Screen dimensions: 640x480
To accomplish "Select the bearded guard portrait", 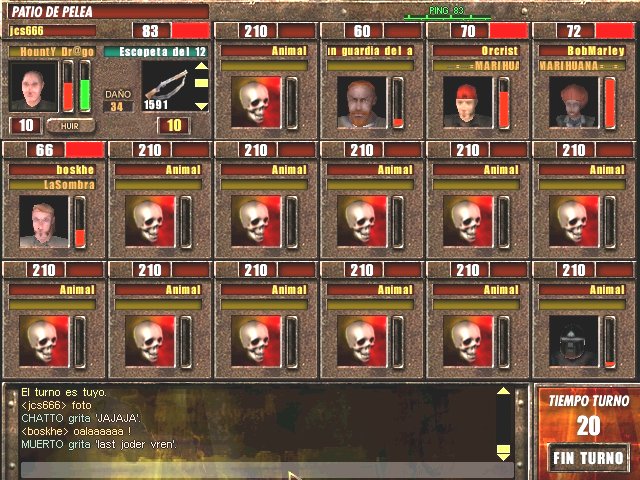I will coord(361,102).
